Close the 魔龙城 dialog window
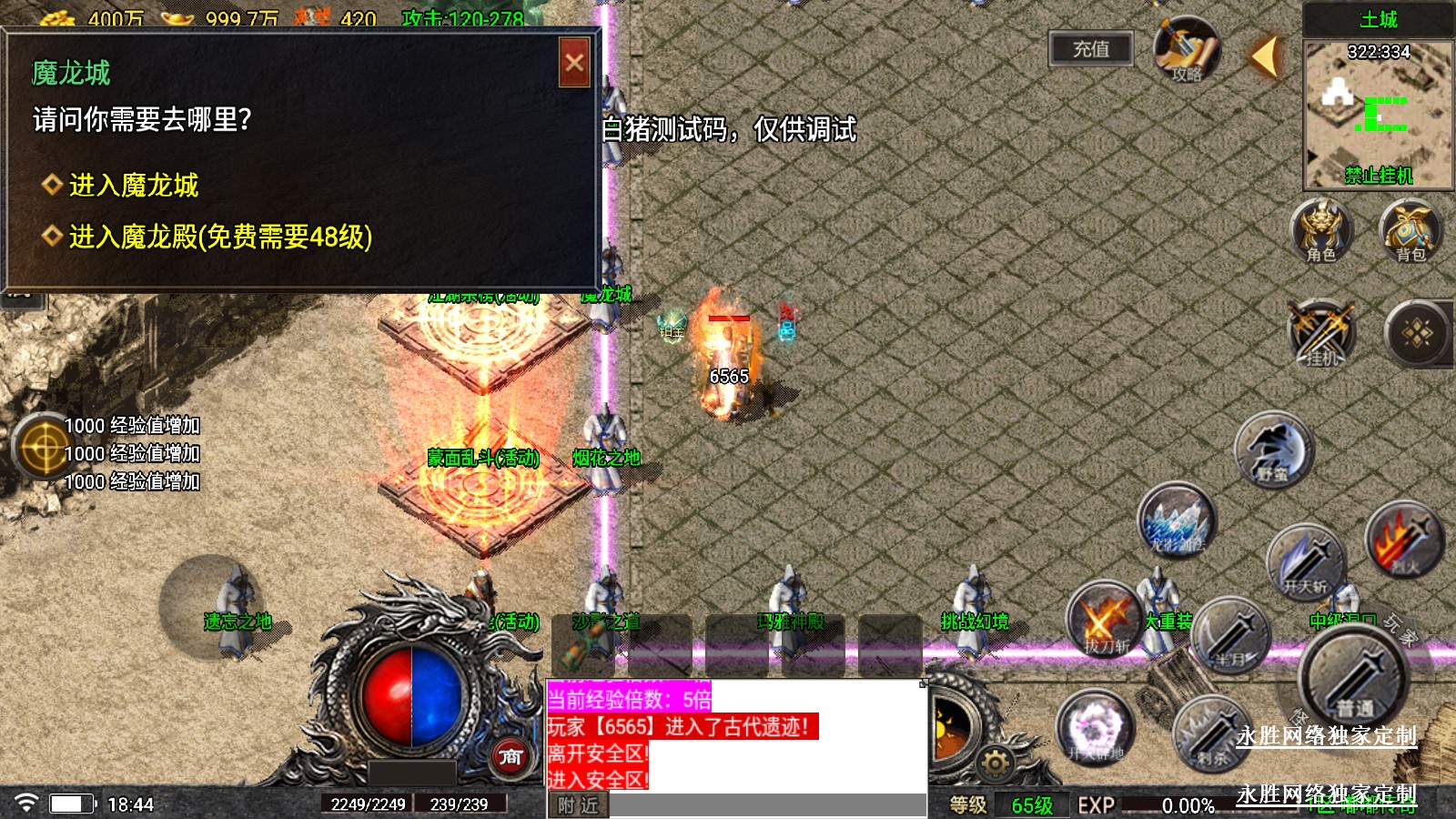 [x=574, y=63]
